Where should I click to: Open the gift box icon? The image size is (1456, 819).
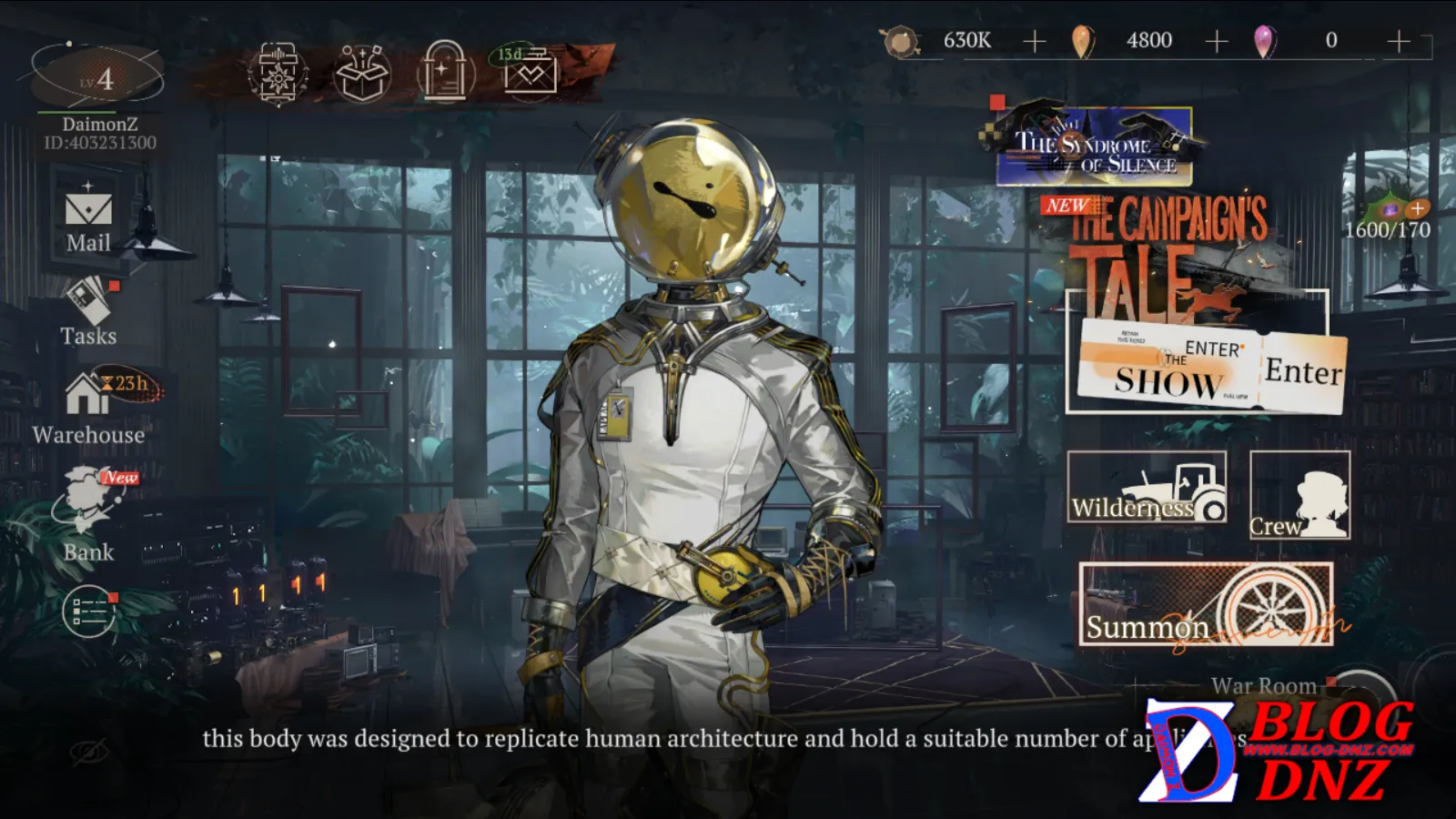361,73
